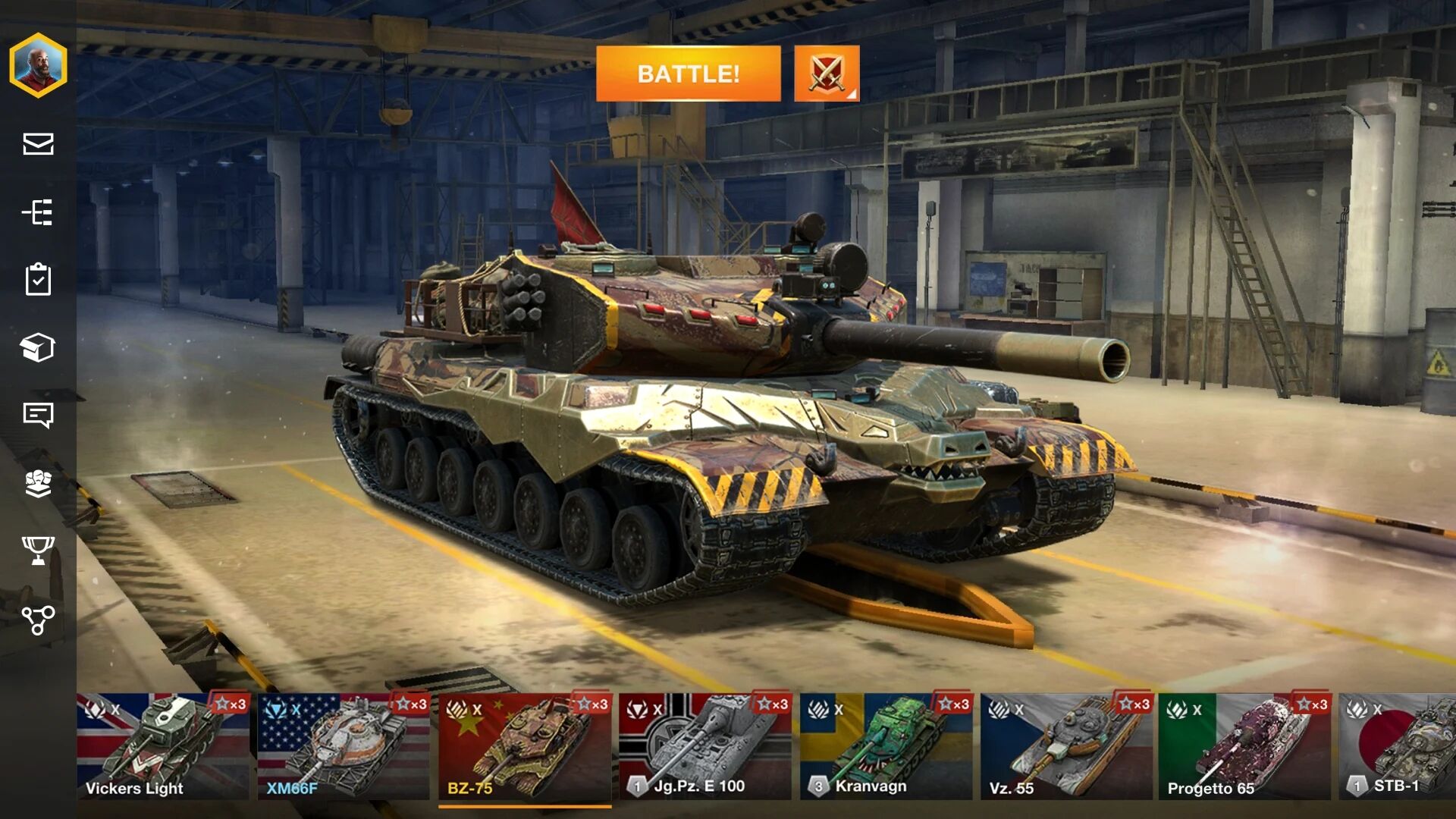Open containers using the box icon
This screenshot has height=819, width=1456.
coord(40,348)
